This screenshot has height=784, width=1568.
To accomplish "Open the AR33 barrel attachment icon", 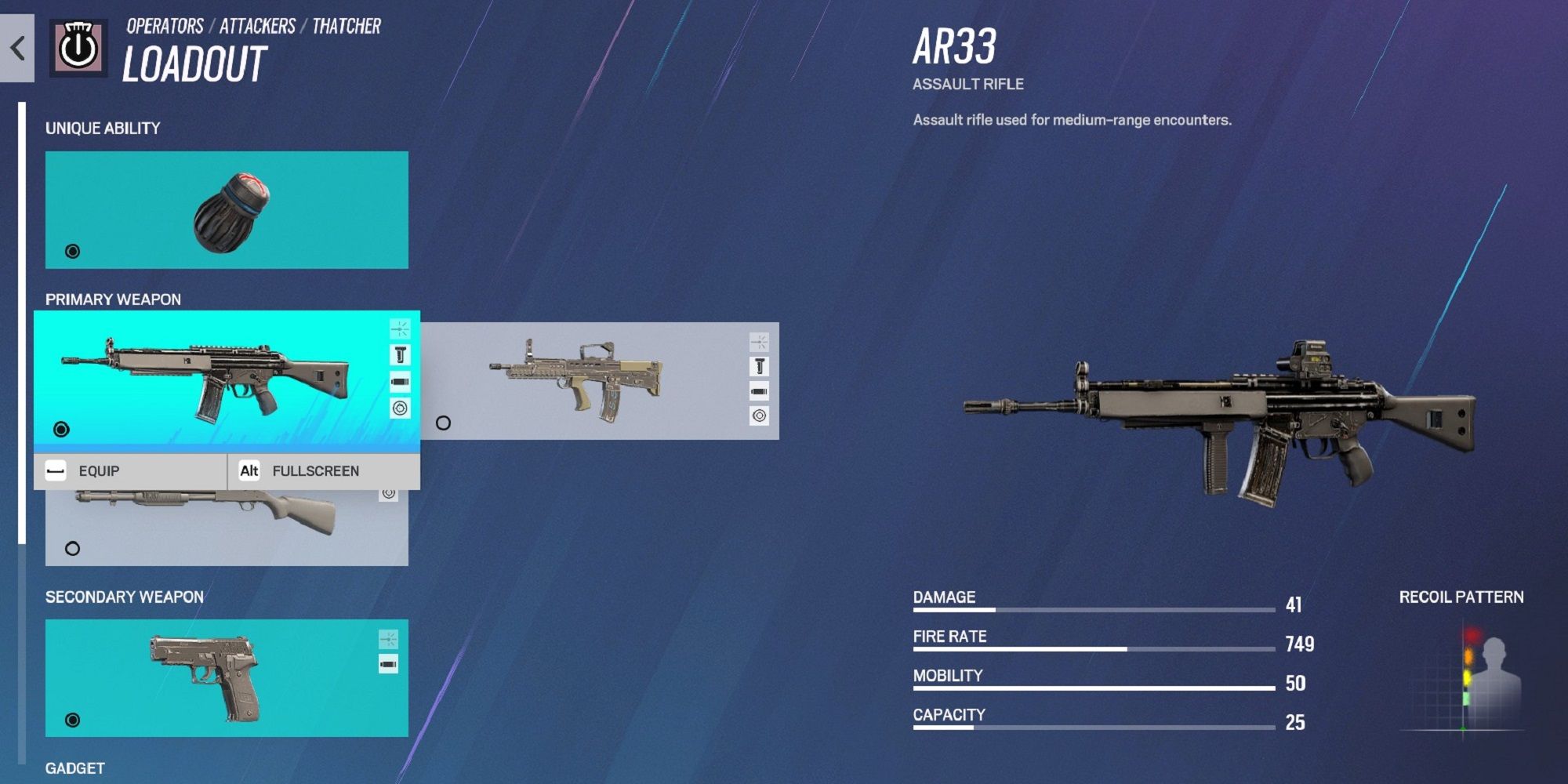I will (401, 382).
